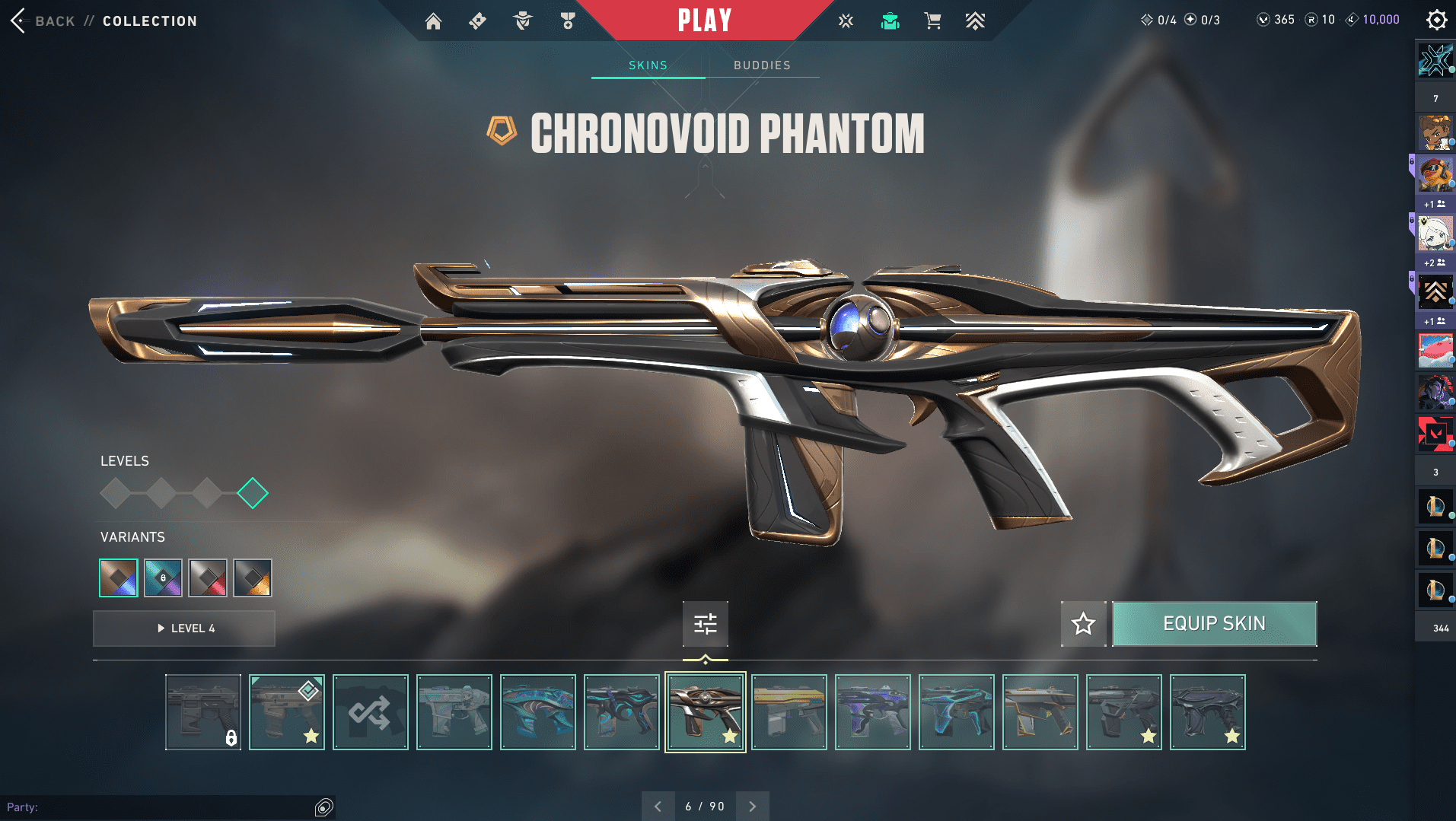Open the skin filter sliders button
This screenshot has height=821, width=1456.
[x=705, y=624]
